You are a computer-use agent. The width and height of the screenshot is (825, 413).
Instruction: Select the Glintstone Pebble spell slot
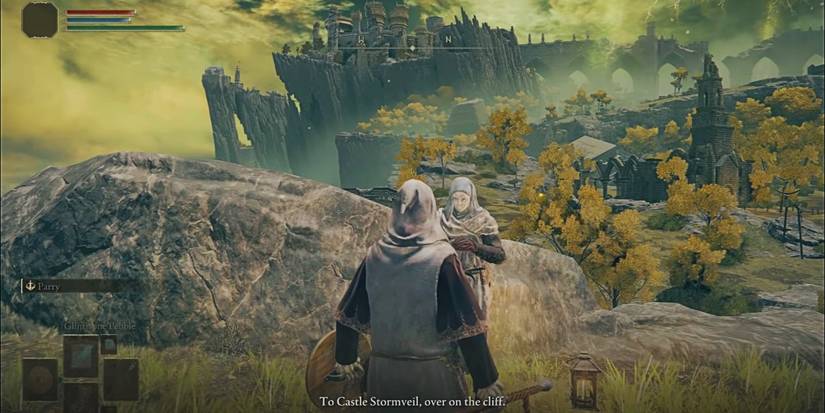coord(81,356)
